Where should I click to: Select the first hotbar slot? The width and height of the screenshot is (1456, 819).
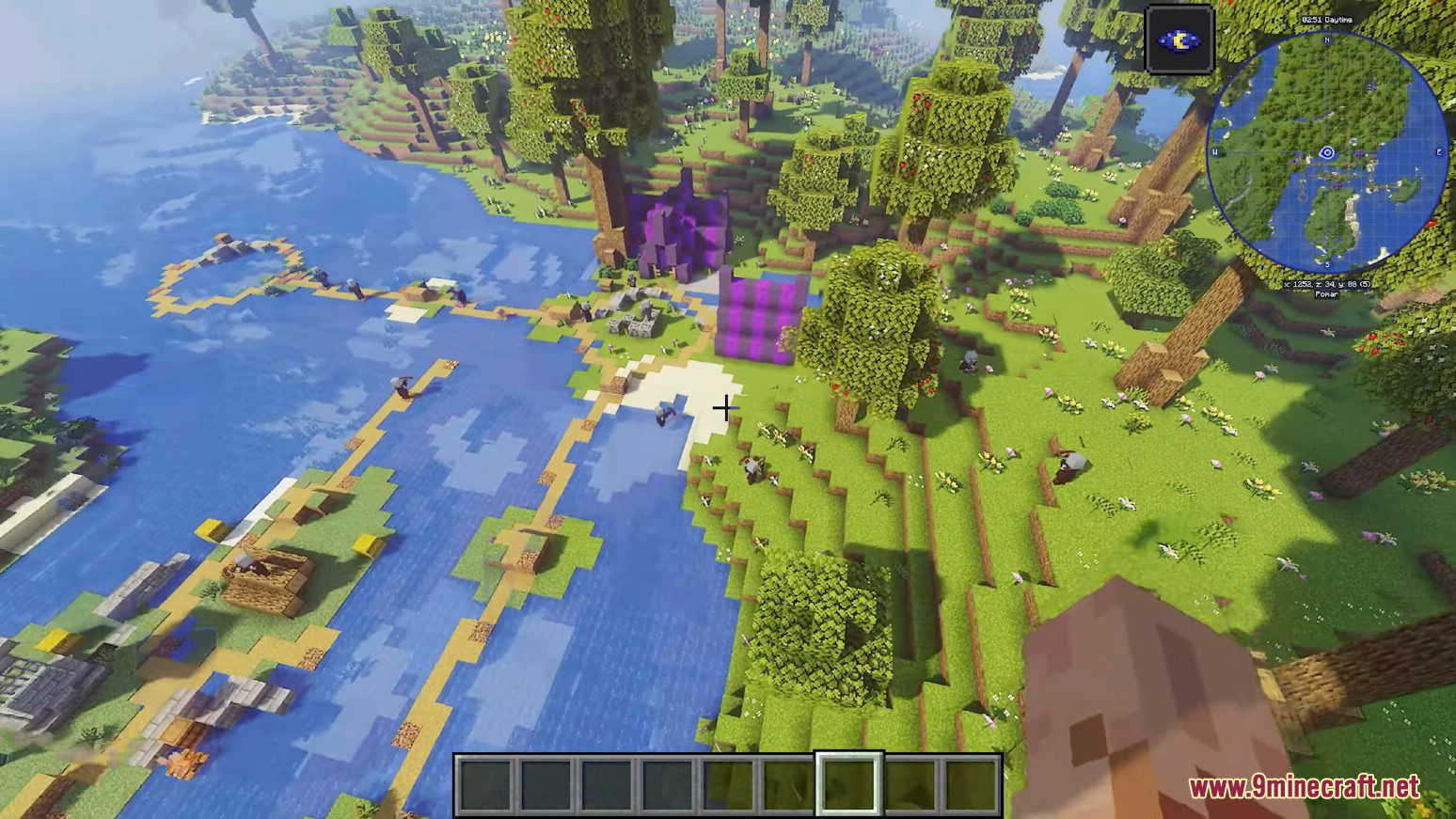(x=483, y=784)
